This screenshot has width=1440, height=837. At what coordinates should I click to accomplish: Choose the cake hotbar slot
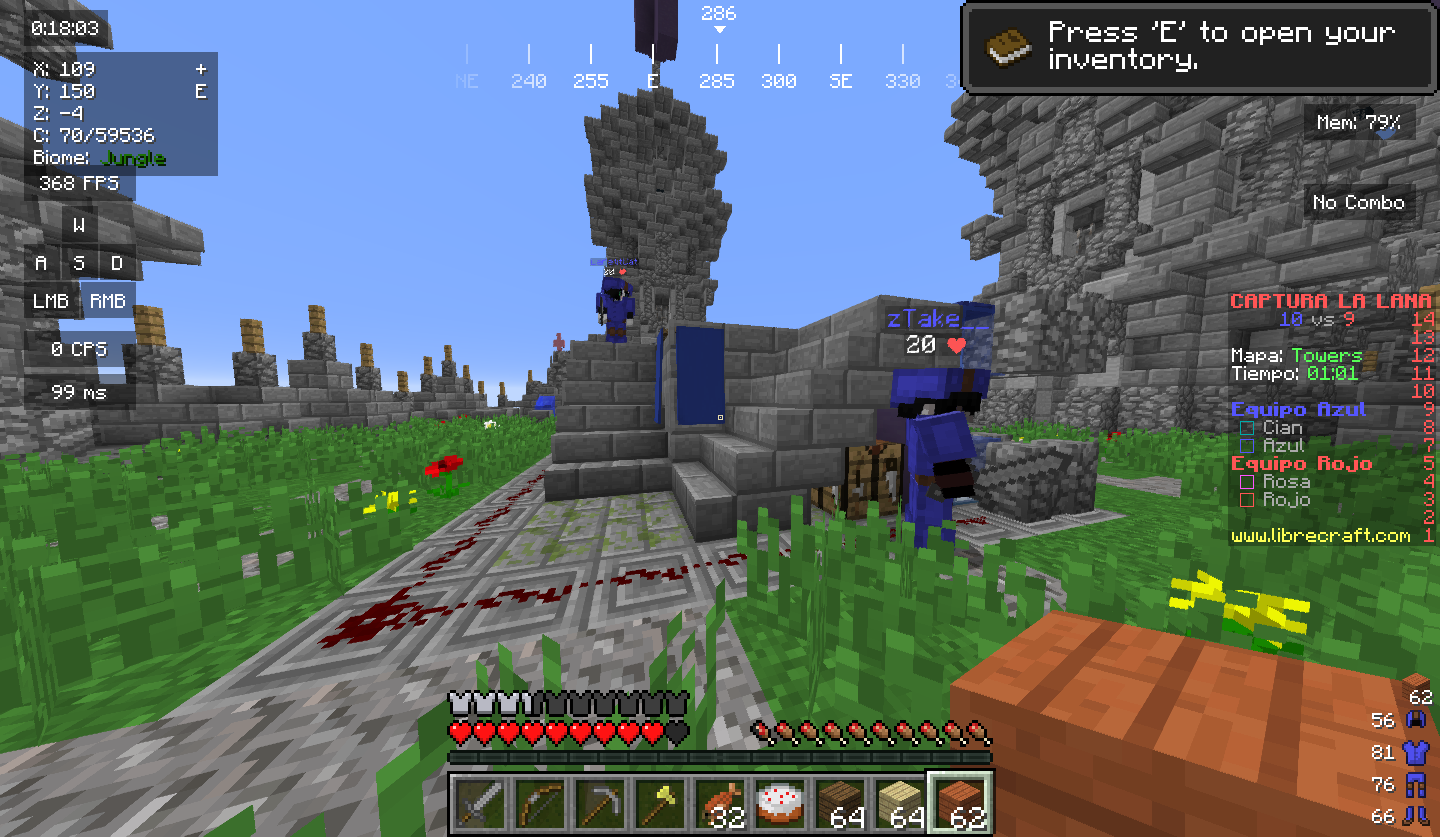(x=780, y=803)
